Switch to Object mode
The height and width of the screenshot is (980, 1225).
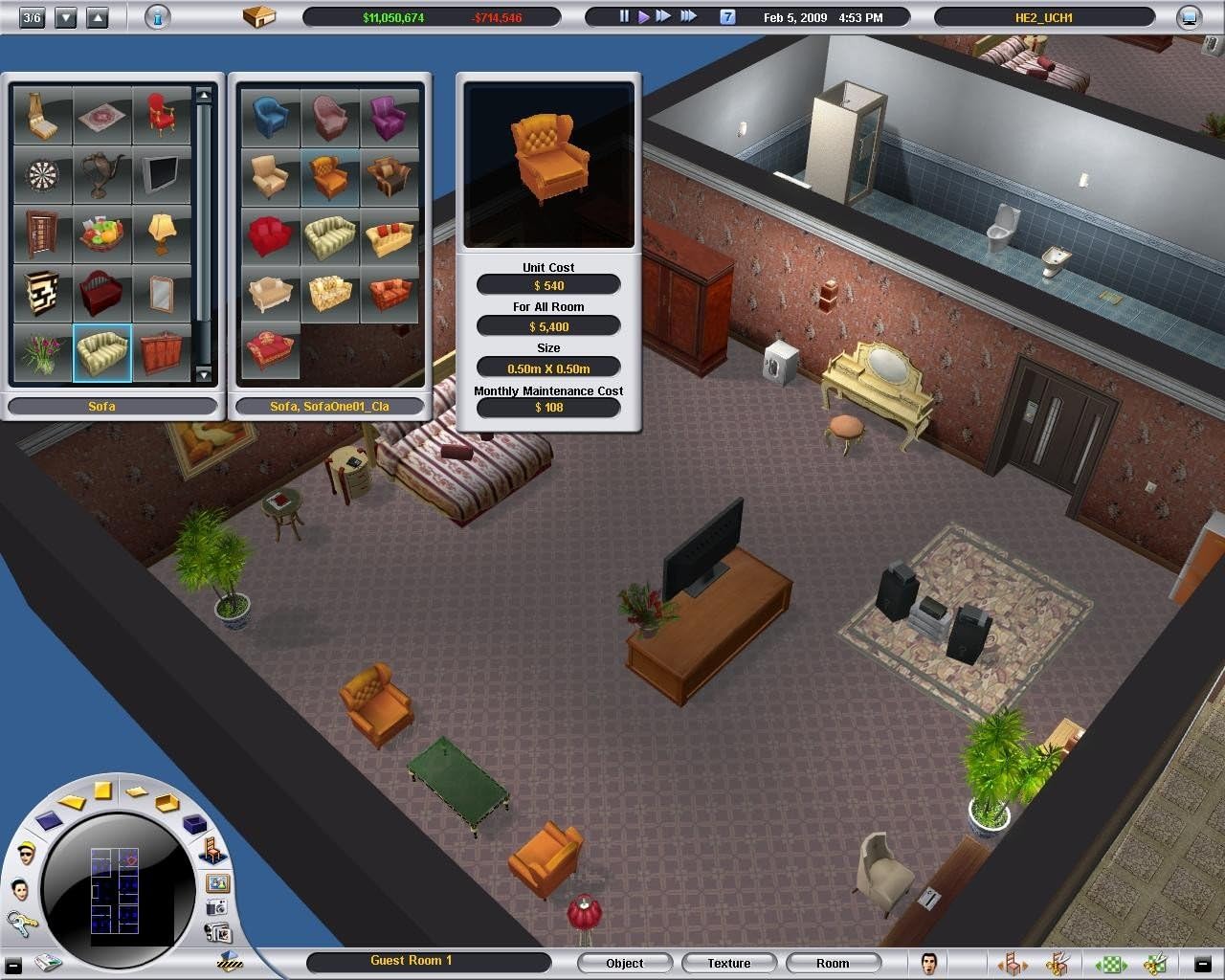tap(624, 963)
